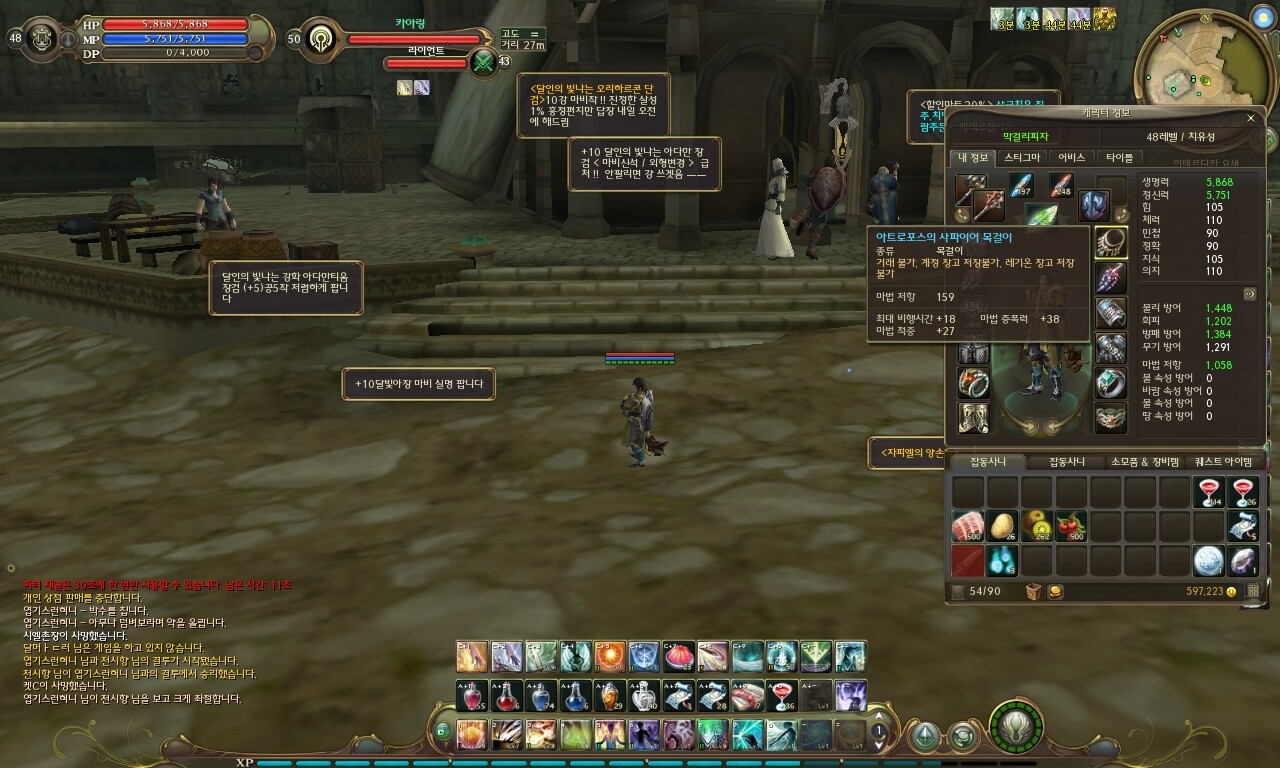This screenshot has height=768, width=1280.
Task: Close the character info window
Action: coord(1250,118)
